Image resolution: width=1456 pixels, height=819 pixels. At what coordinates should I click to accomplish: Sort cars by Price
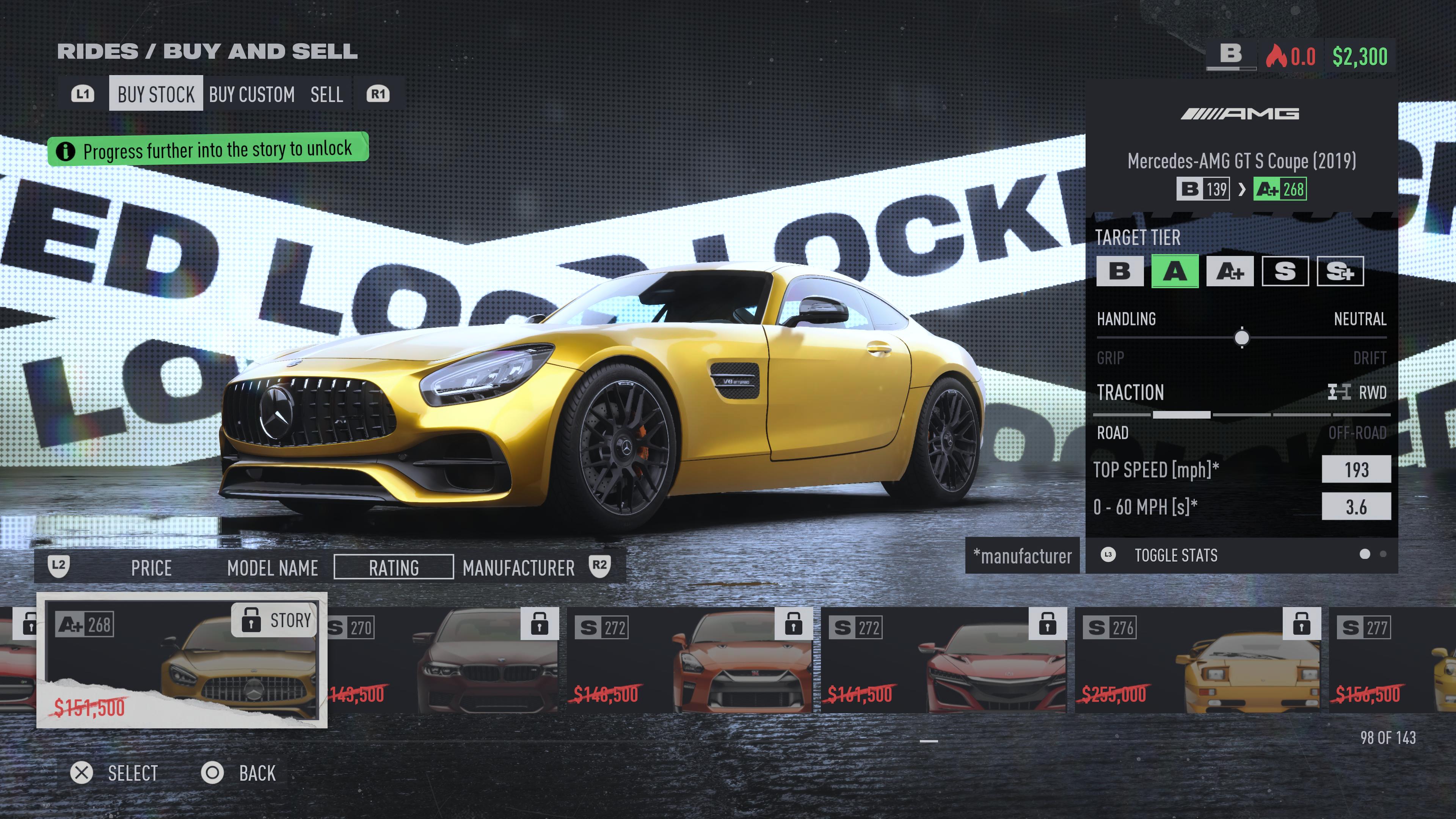[151, 568]
